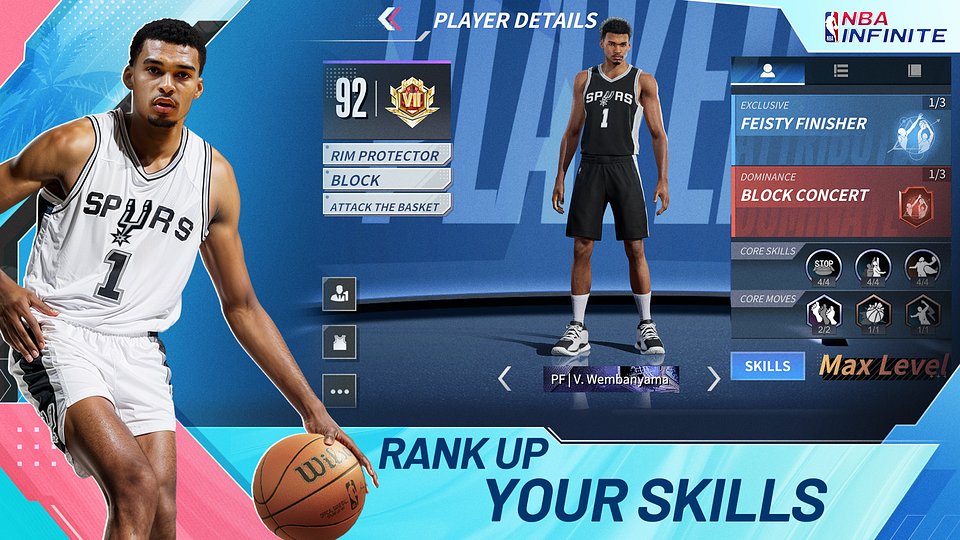Screen dimensions: 960x540
Task: Open the Skills button
Action: (x=767, y=366)
